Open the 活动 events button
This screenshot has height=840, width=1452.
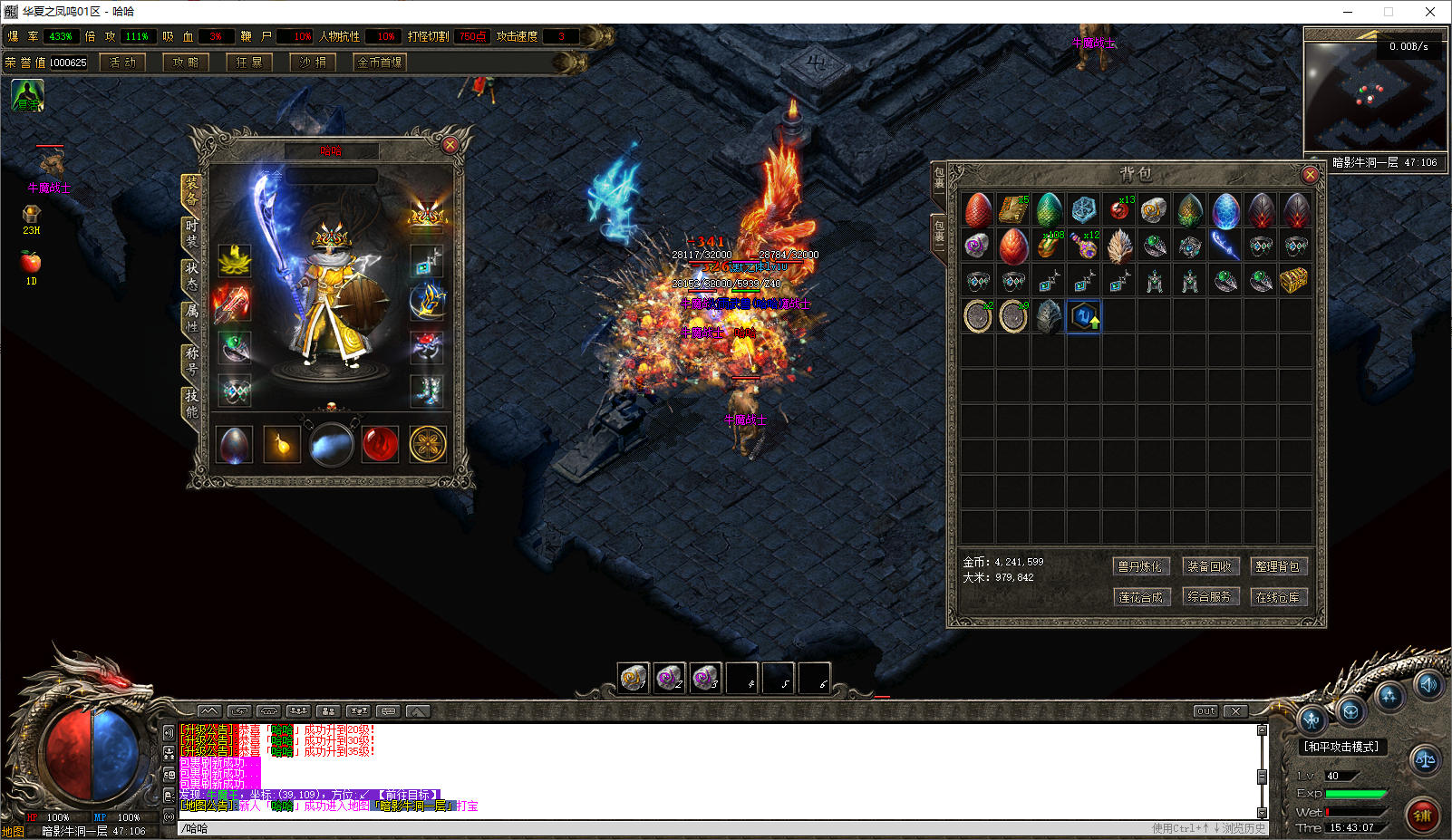122,63
